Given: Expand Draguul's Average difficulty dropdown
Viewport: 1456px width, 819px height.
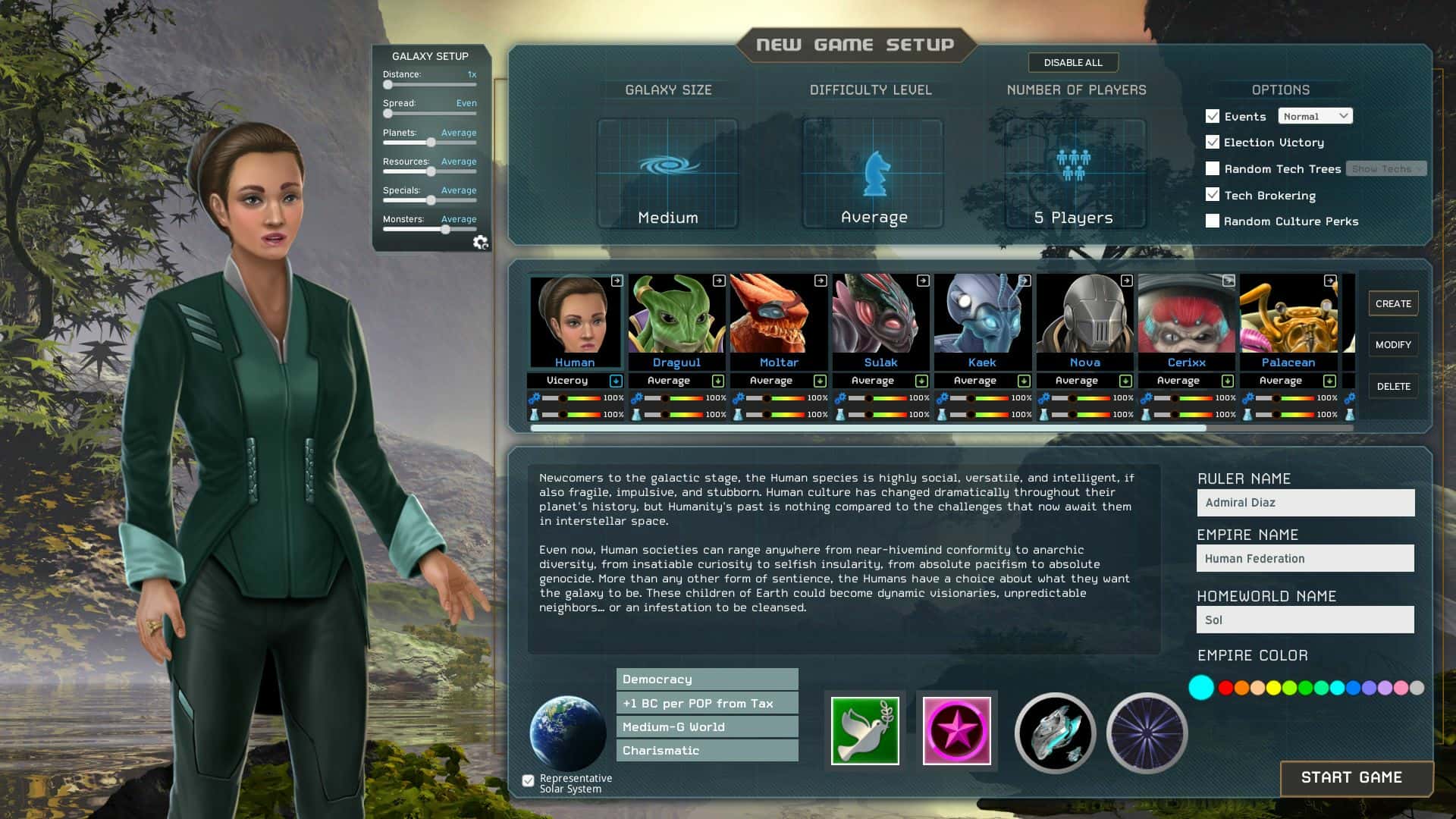Looking at the screenshot, I should point(717,380).
